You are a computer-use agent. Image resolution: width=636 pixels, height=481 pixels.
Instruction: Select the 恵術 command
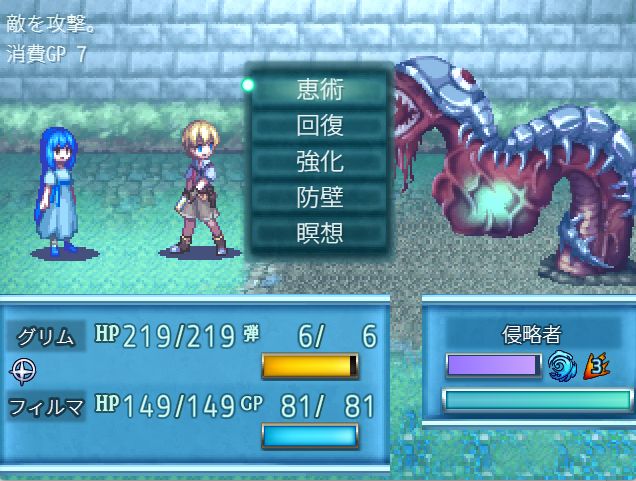(x=320, y=89)
